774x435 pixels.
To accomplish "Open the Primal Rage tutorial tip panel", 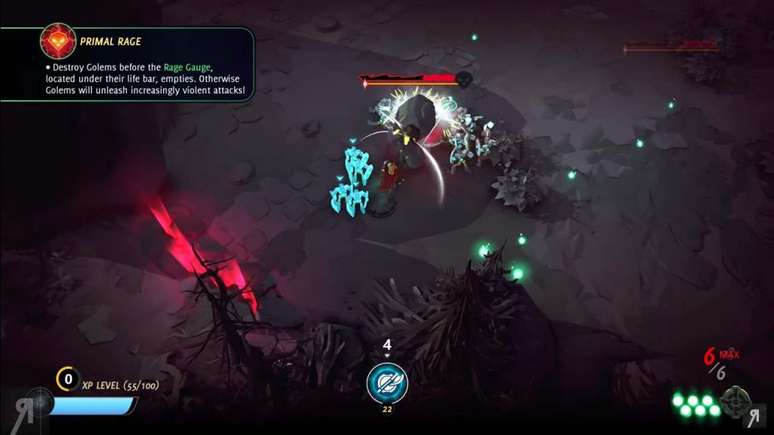I will click(x=150, y=64).
